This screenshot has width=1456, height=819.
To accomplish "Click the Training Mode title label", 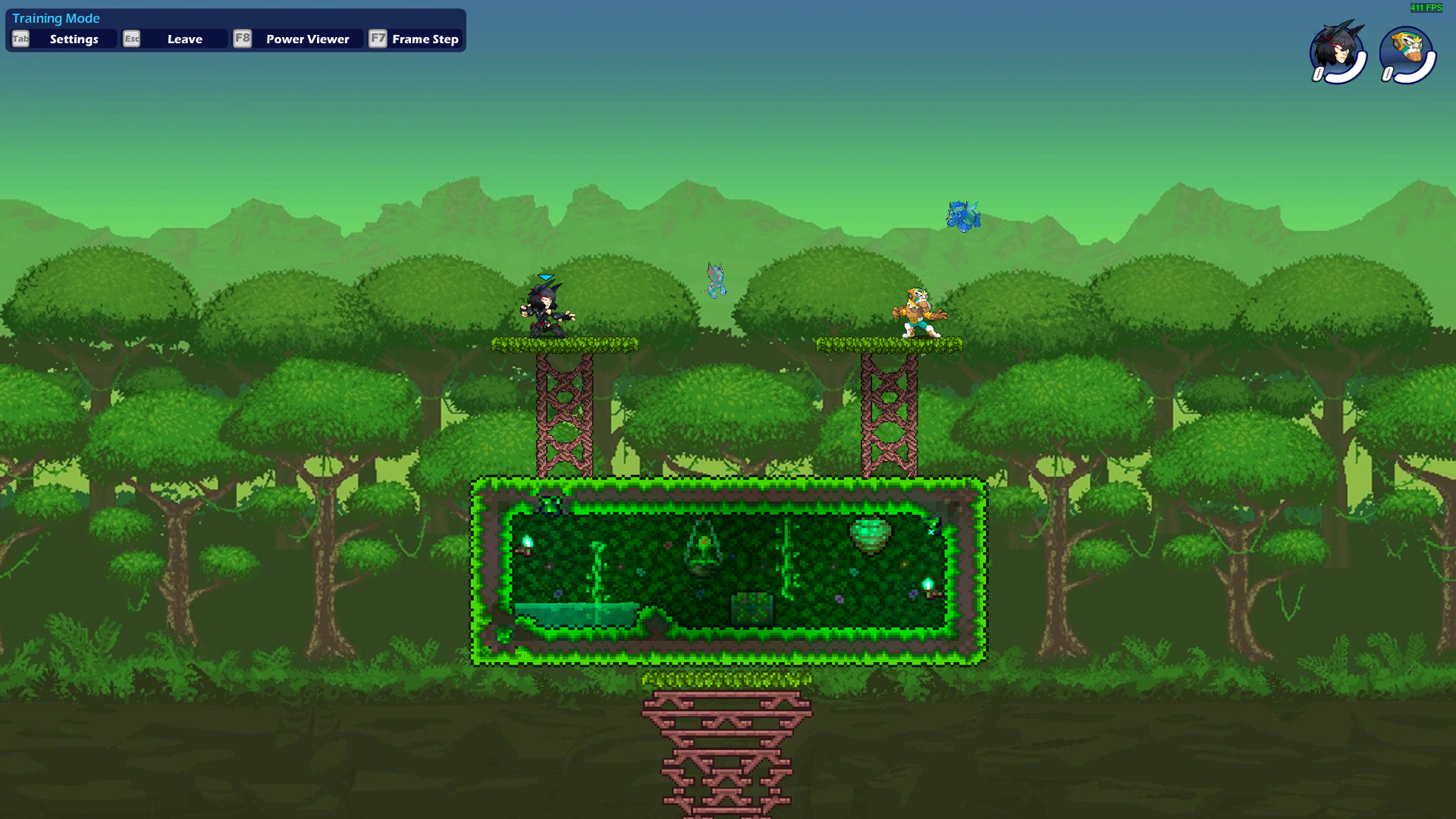I will [x=56, y=17].
